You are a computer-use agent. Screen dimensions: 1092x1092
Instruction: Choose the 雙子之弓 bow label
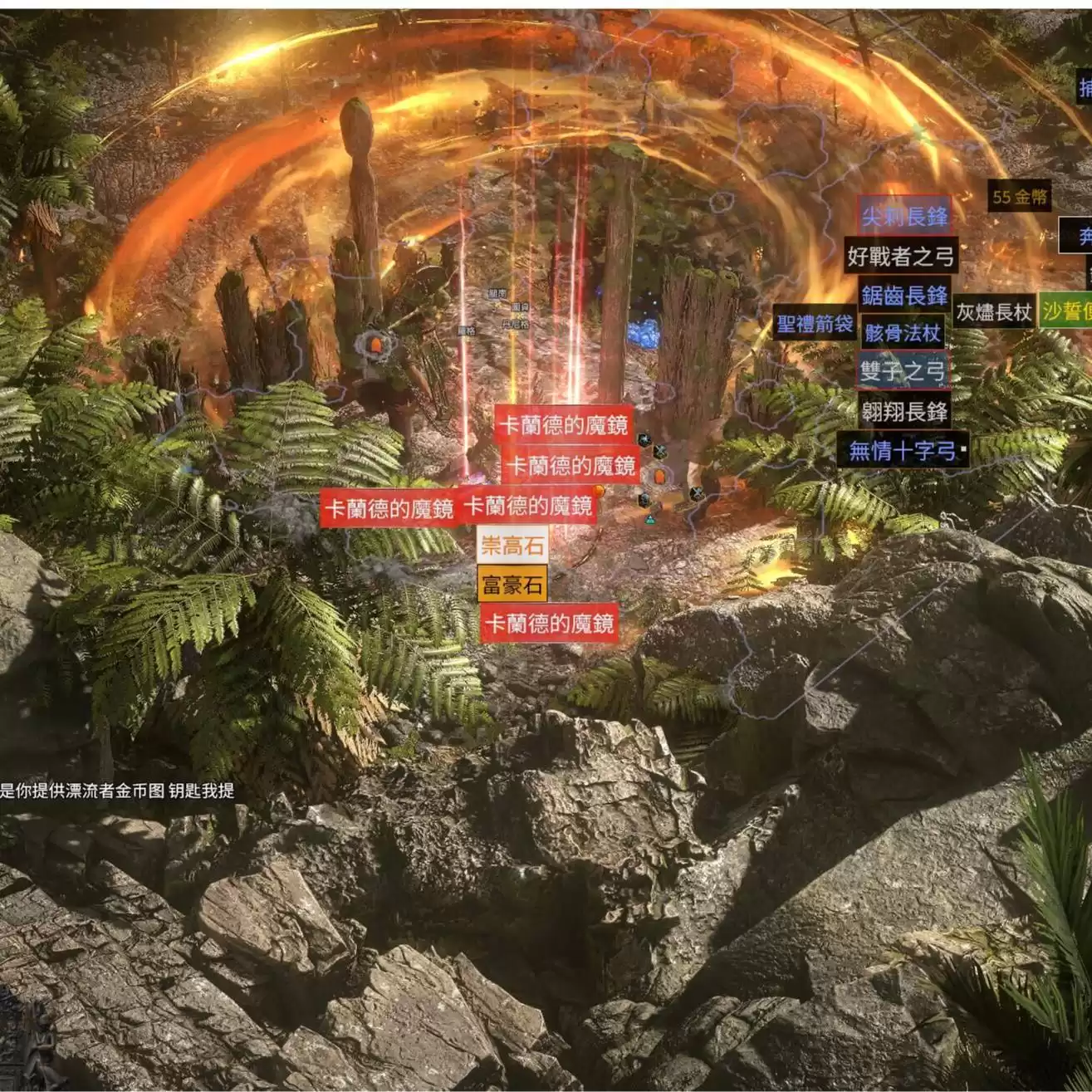tap(903, 371)
